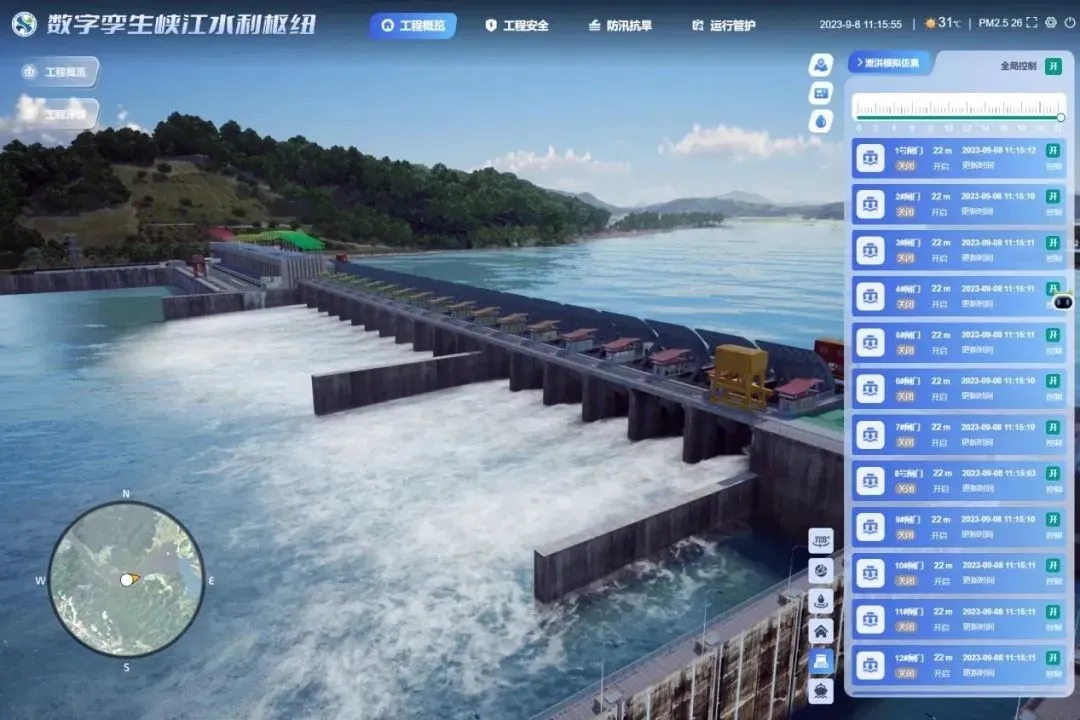Click the 工程概览 button in the left sidebar
Viewport: 1080px width, 720px height.
tap(59, 72)
